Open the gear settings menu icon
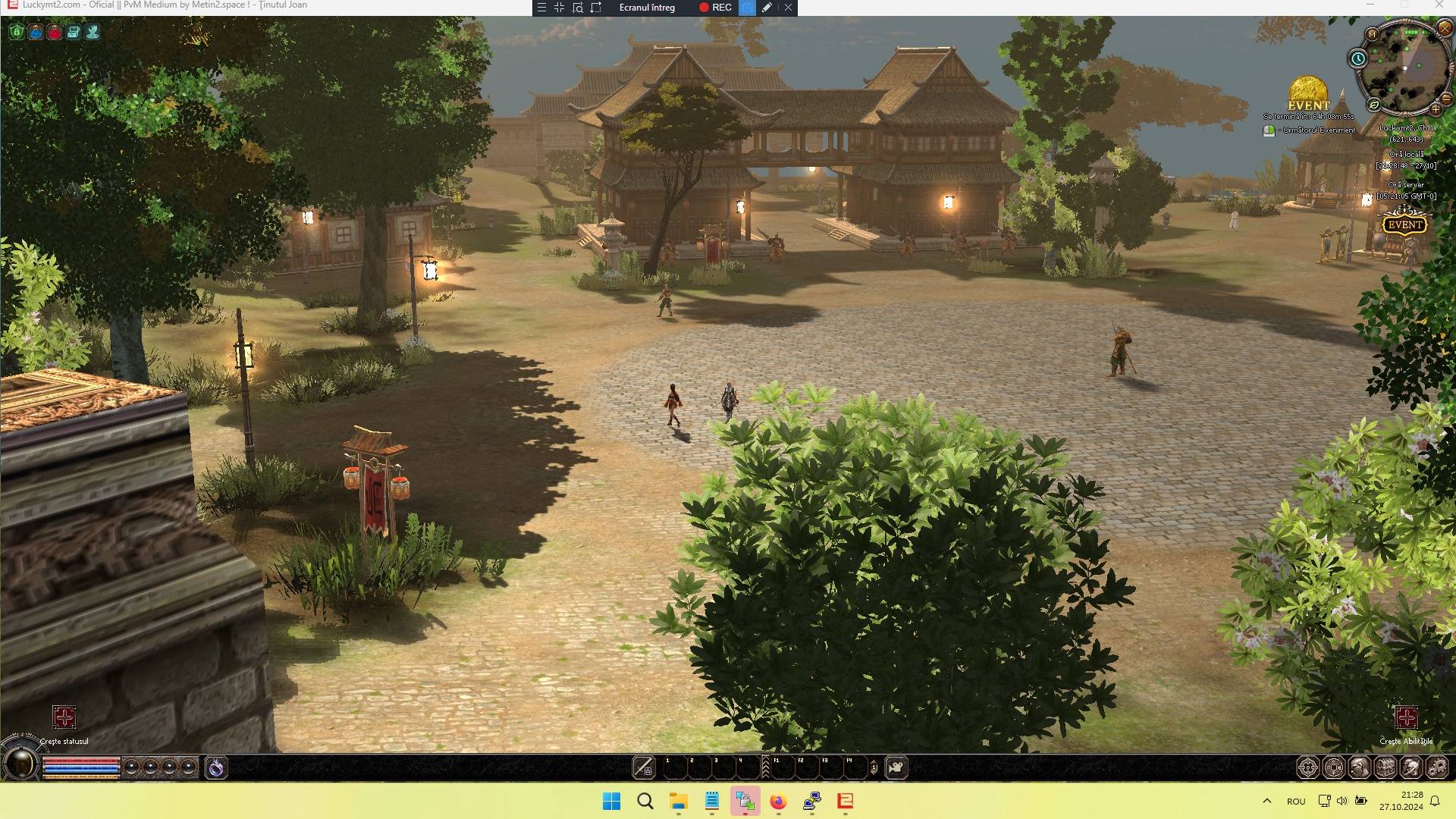This screenshot has height=819, width=1456. click(1437, 767)
